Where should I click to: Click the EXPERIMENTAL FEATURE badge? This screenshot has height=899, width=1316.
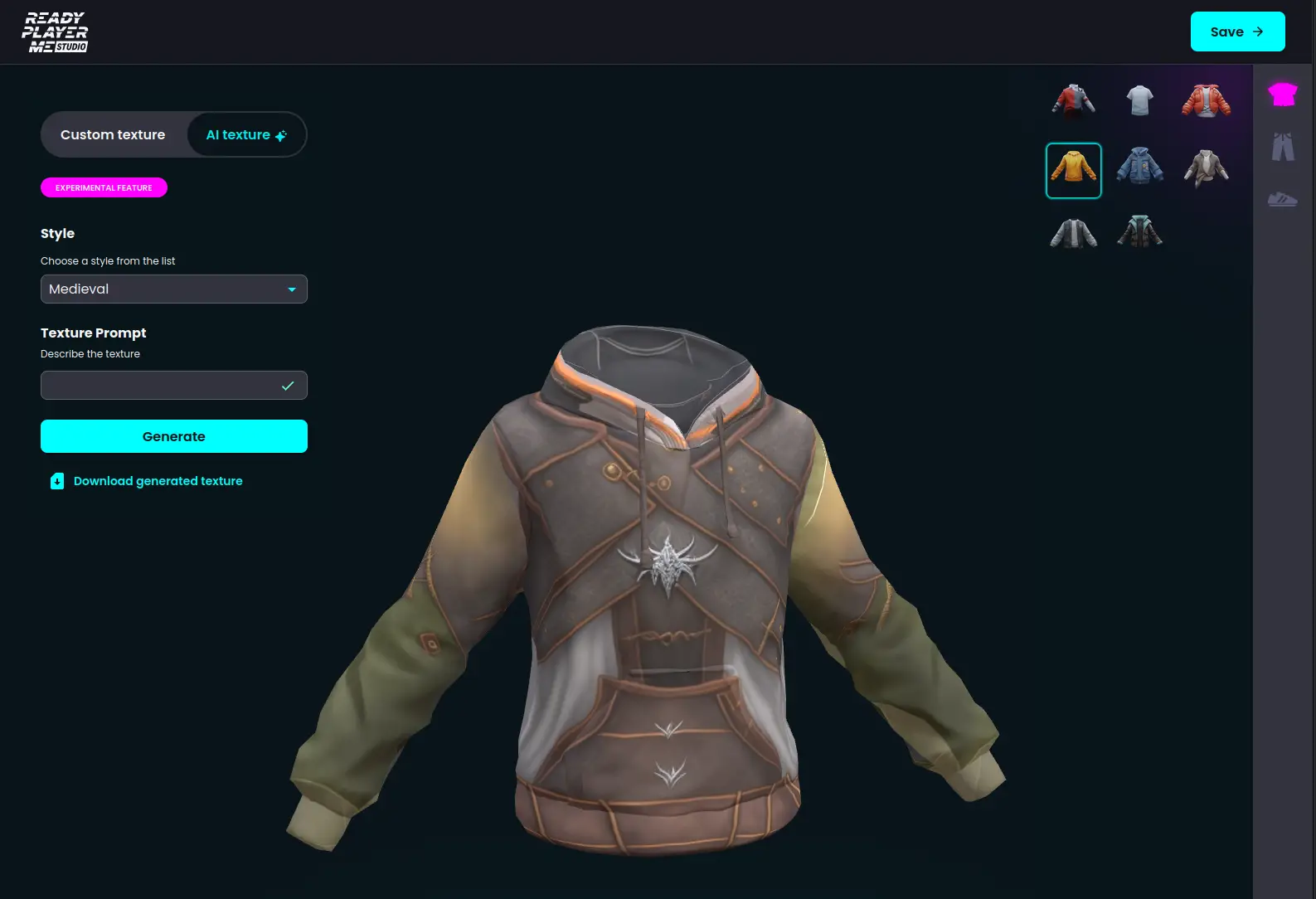103,187
